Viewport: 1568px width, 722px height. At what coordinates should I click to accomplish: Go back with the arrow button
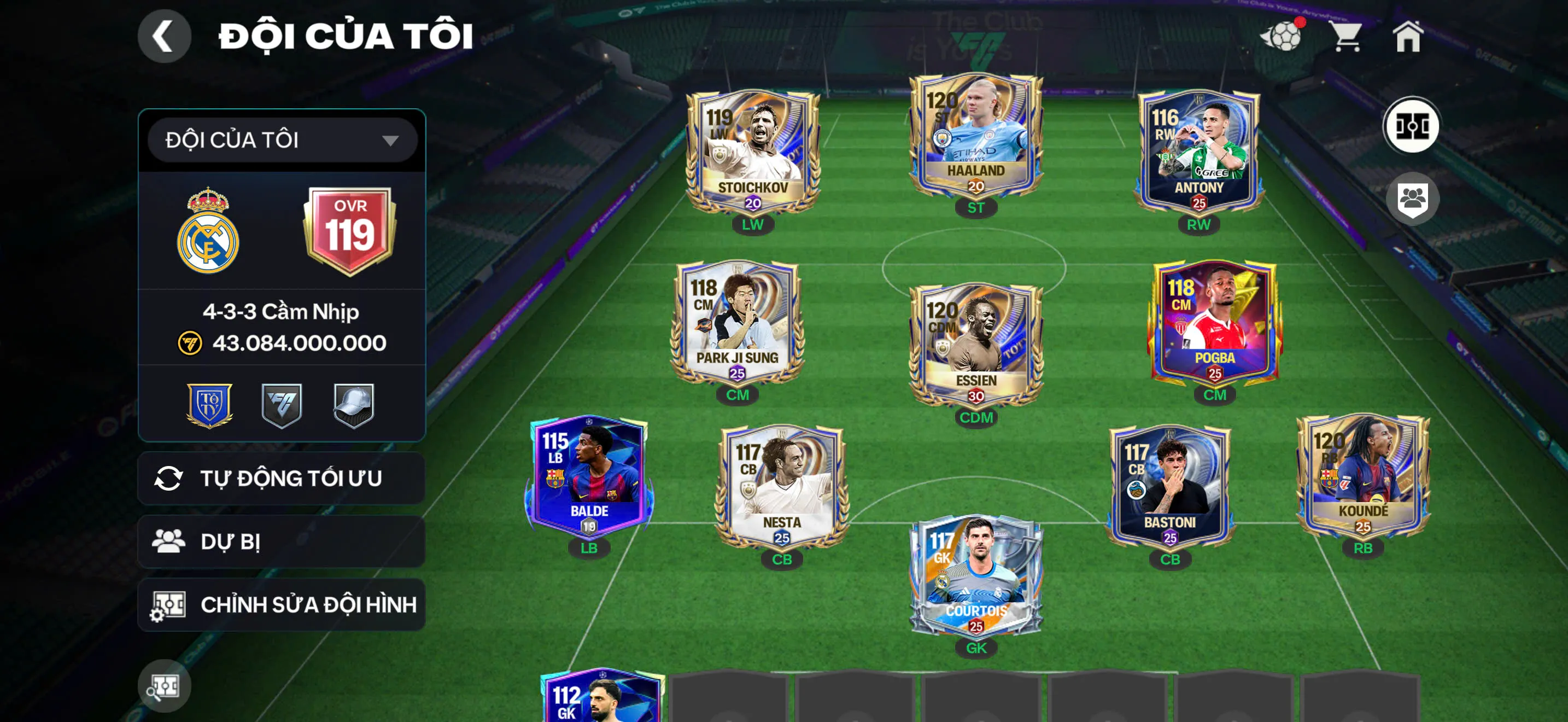(x=165, y=36)
